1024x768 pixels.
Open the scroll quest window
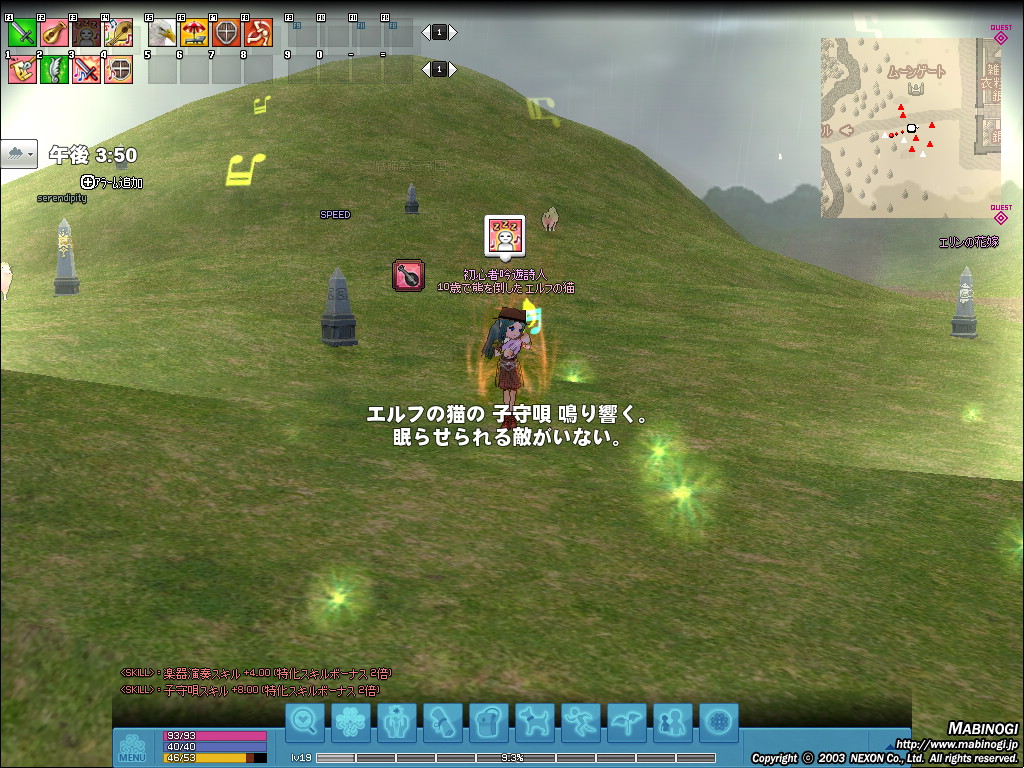point(443,722)
